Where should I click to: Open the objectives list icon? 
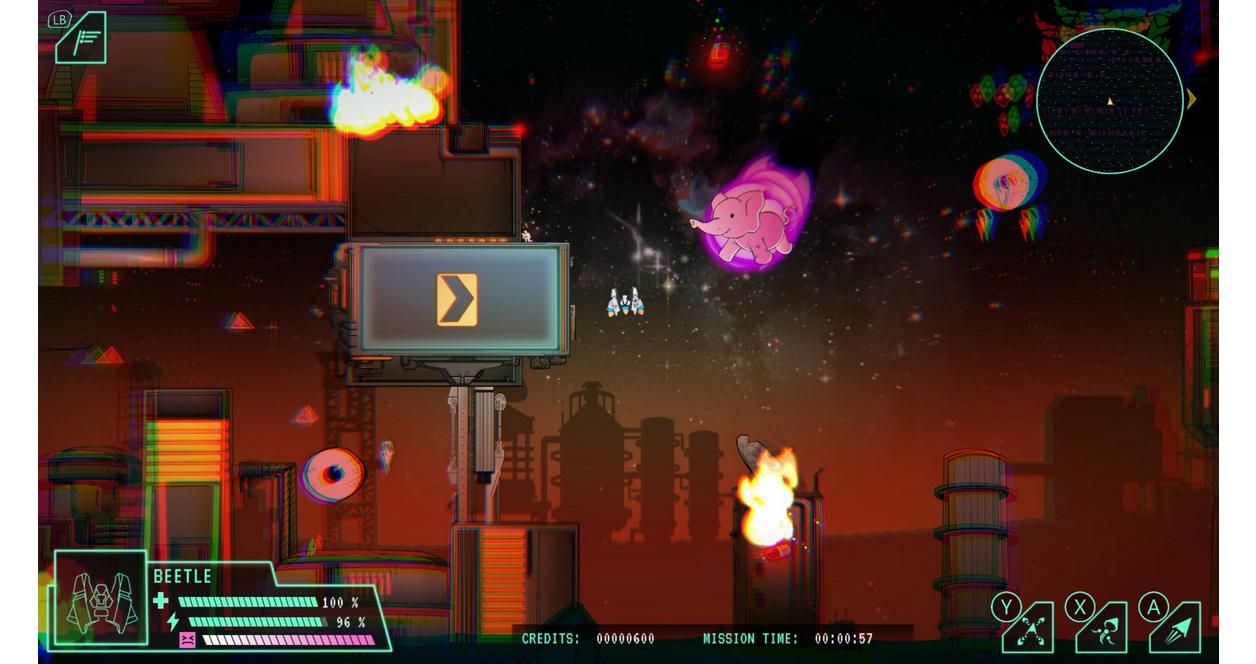[x=80, y=39]
